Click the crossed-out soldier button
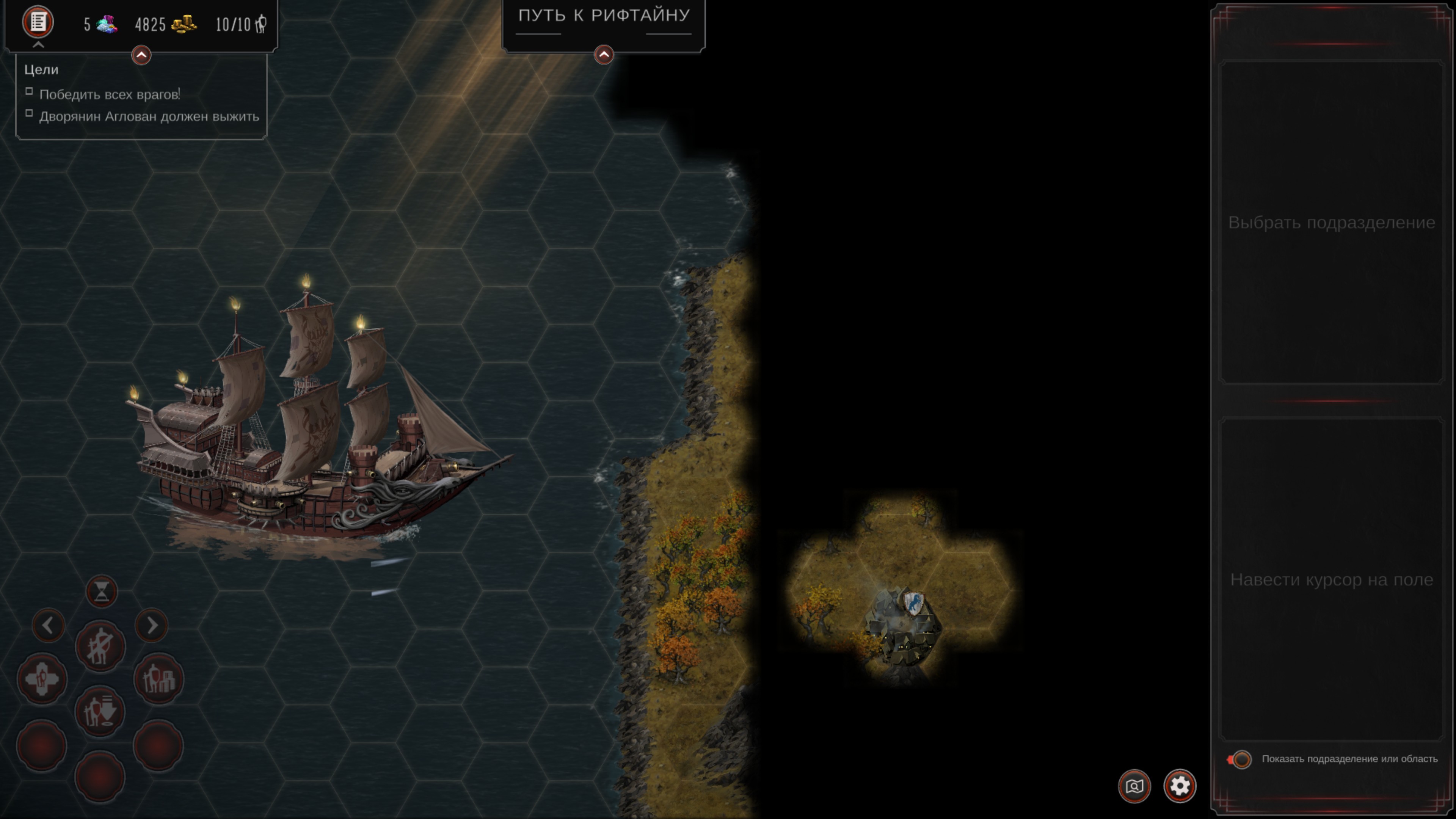The height and width of the screenshot is (819, 1456). point(100,646)
